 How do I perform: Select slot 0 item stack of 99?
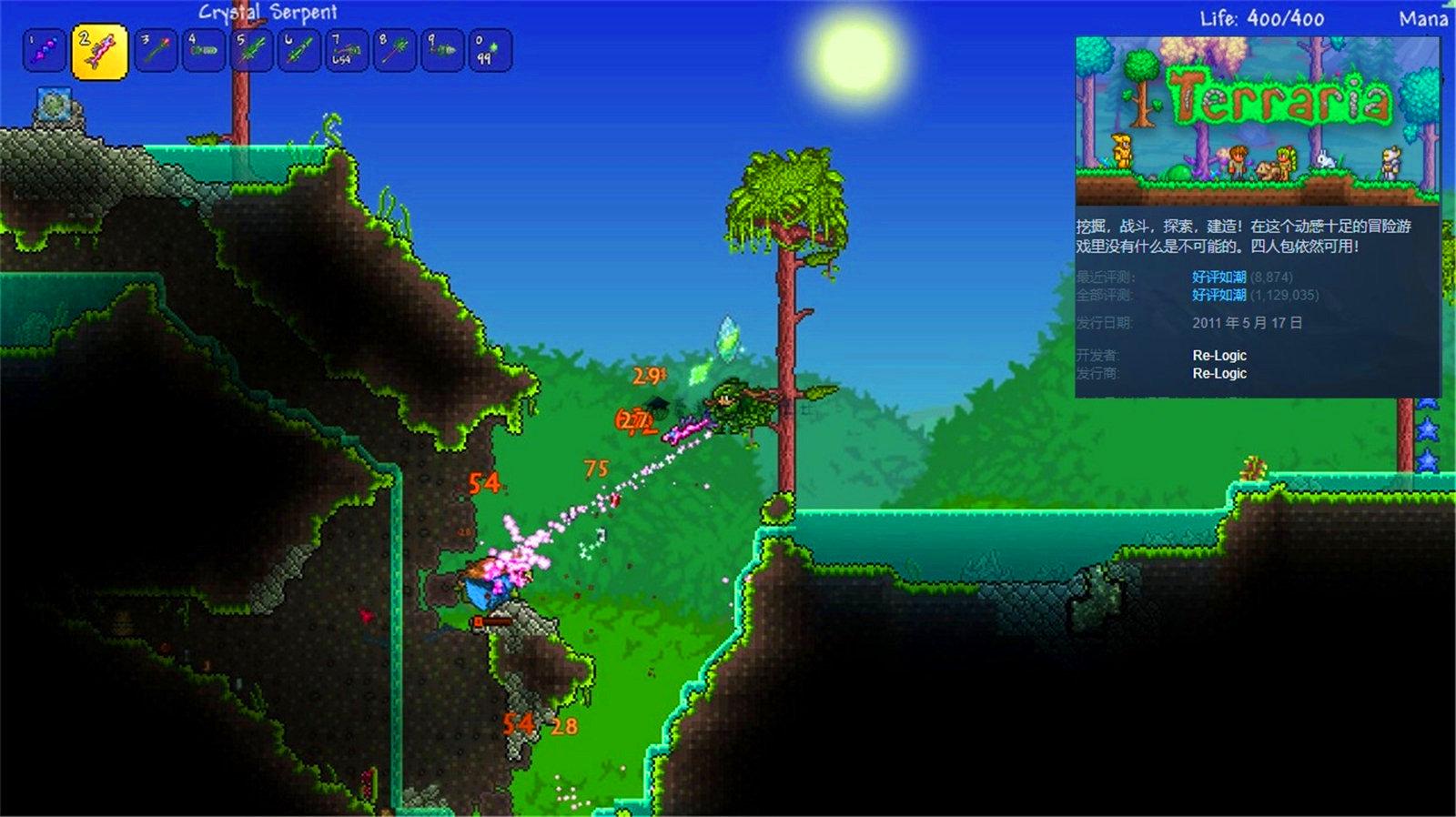click(x=490, y=51)
